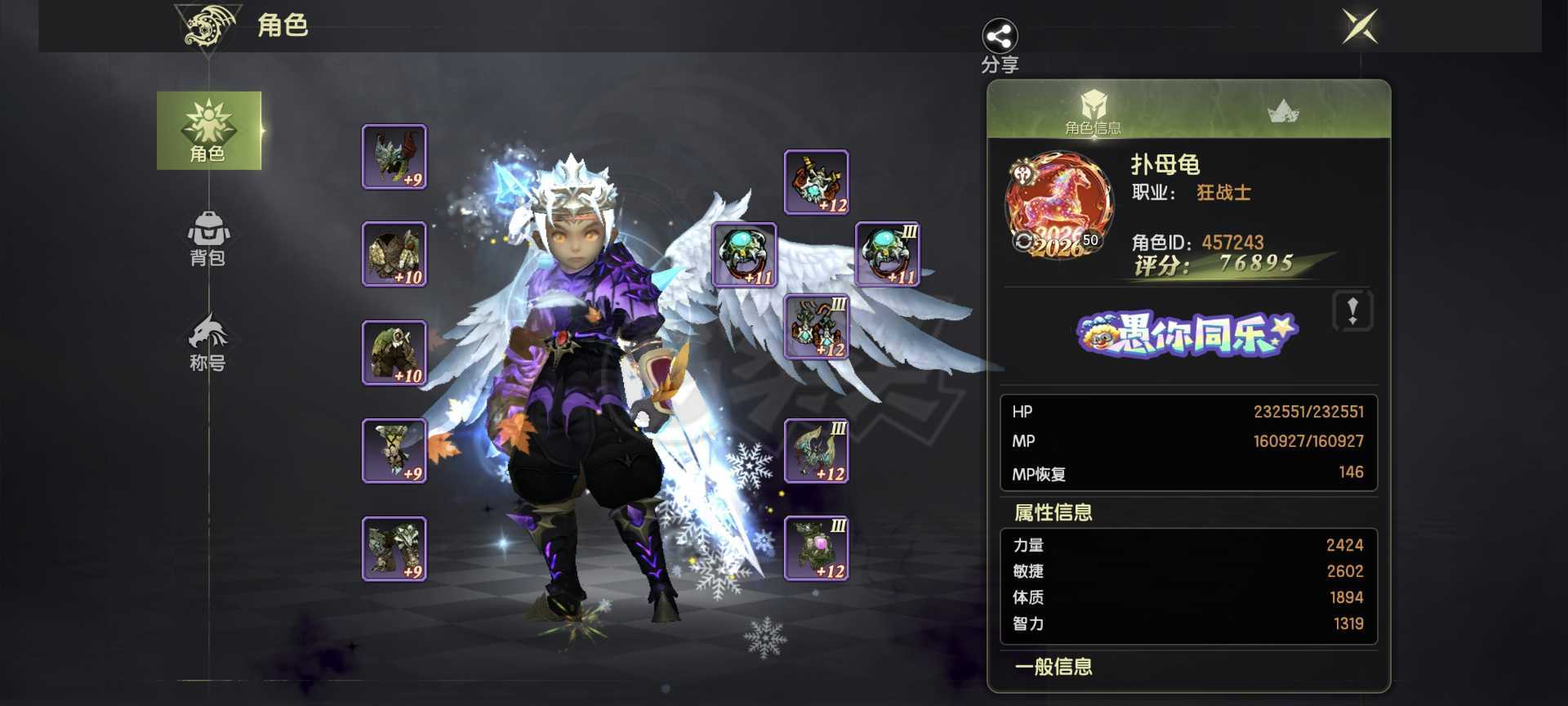Switch to the crown tab in the info panel
Viewport: 1568px width, 706px height.
pyautogui.click(x=1283, y=111)
